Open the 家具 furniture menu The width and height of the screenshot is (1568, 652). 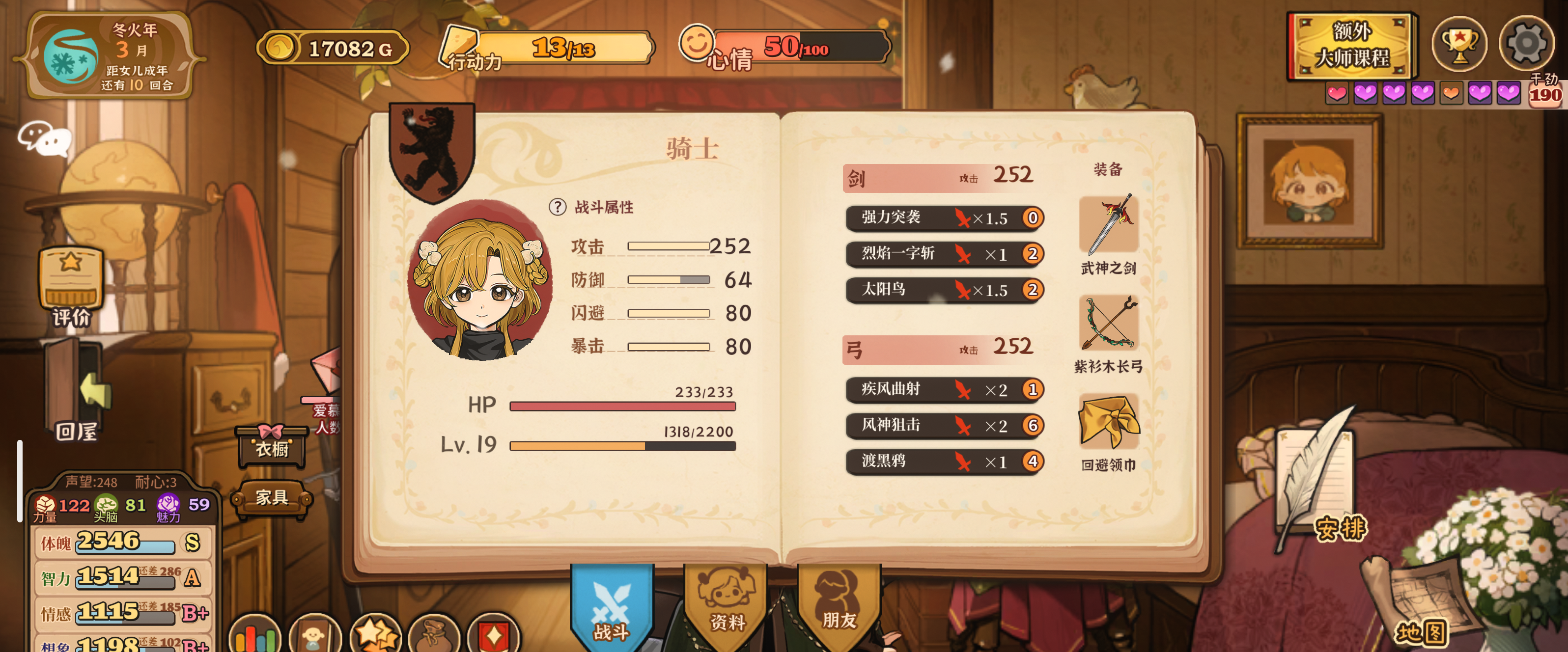[272, 498]
